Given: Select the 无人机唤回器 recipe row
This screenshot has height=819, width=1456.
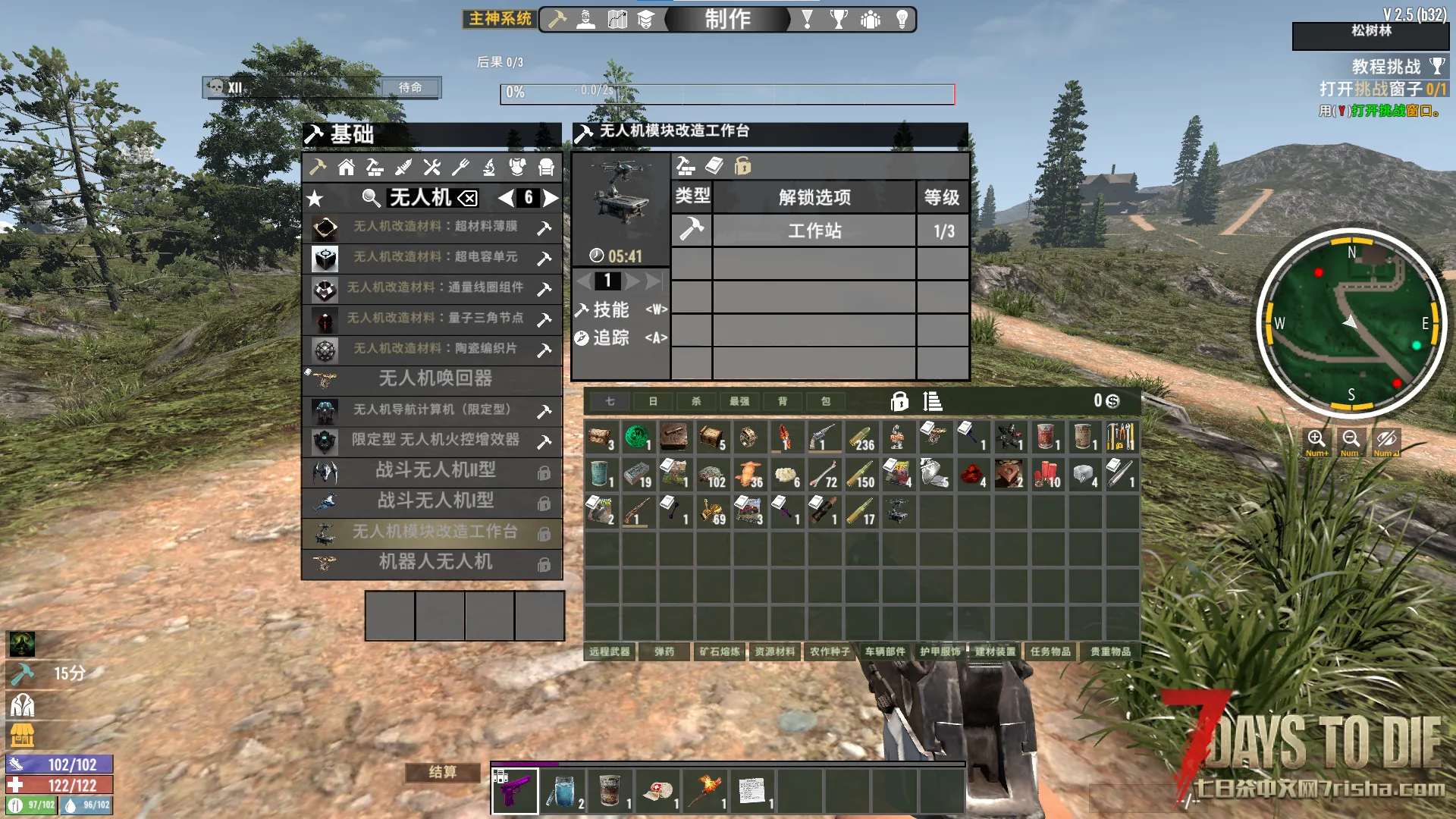Looking at the screenshot, I should point(435,378).
